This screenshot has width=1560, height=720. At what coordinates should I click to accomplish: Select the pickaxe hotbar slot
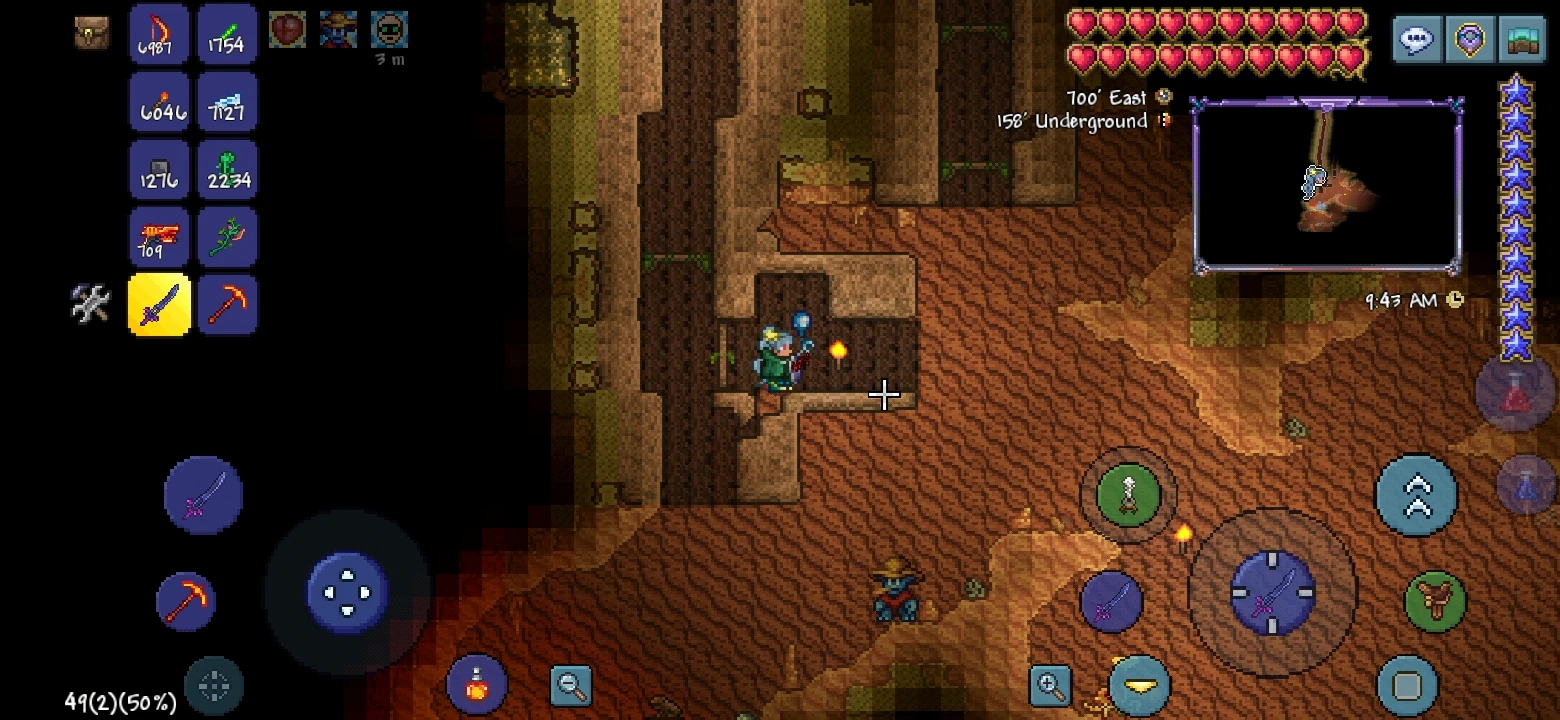227,303
